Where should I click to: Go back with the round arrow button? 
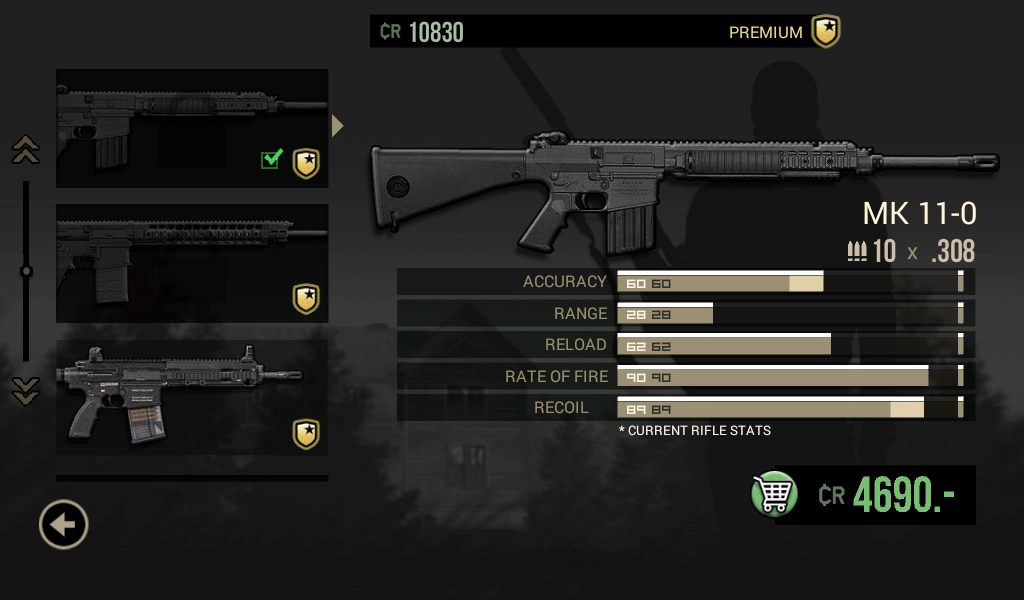[x=64, y=524]
